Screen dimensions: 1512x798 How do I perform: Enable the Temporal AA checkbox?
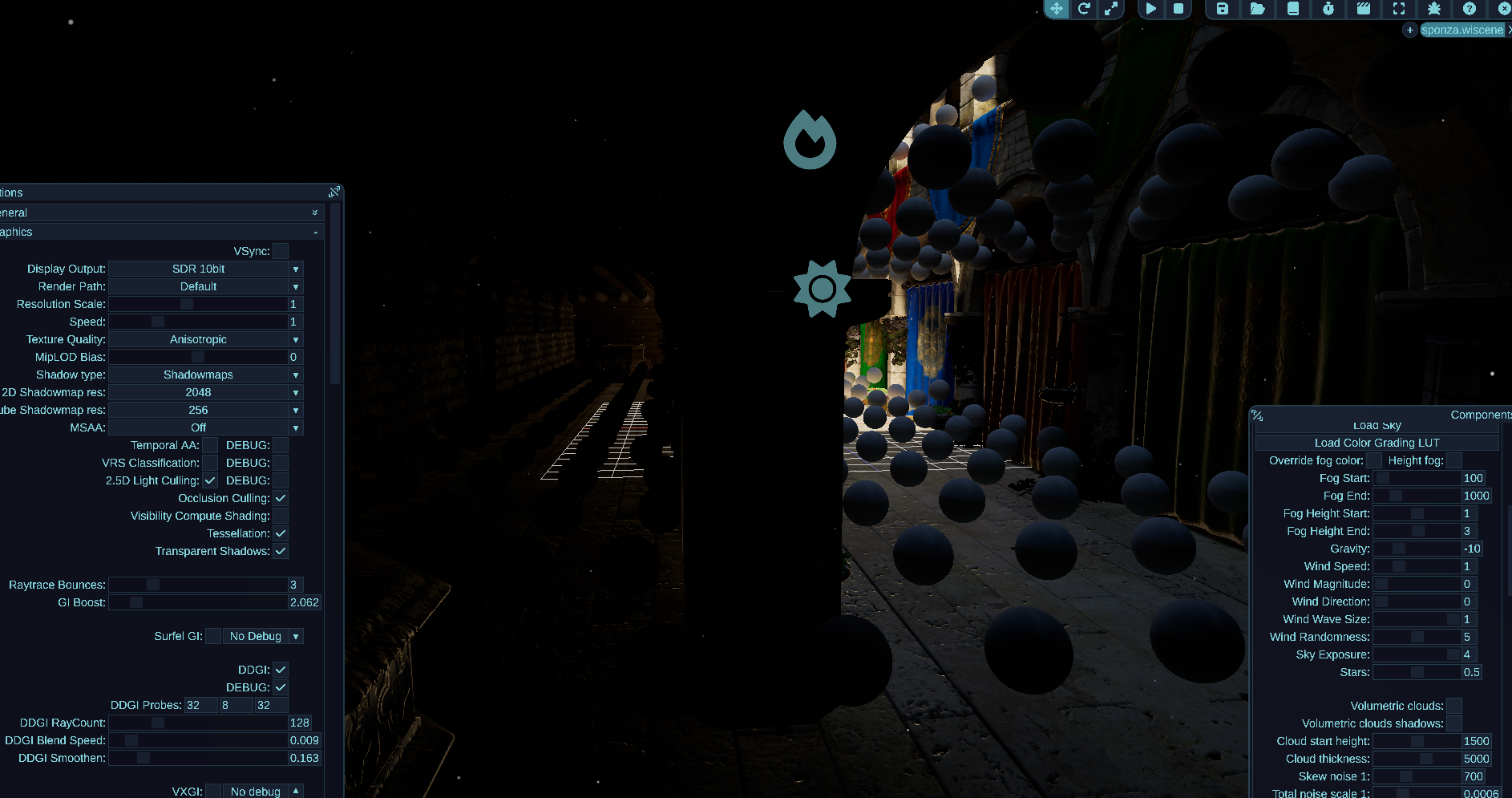(210, 444)
